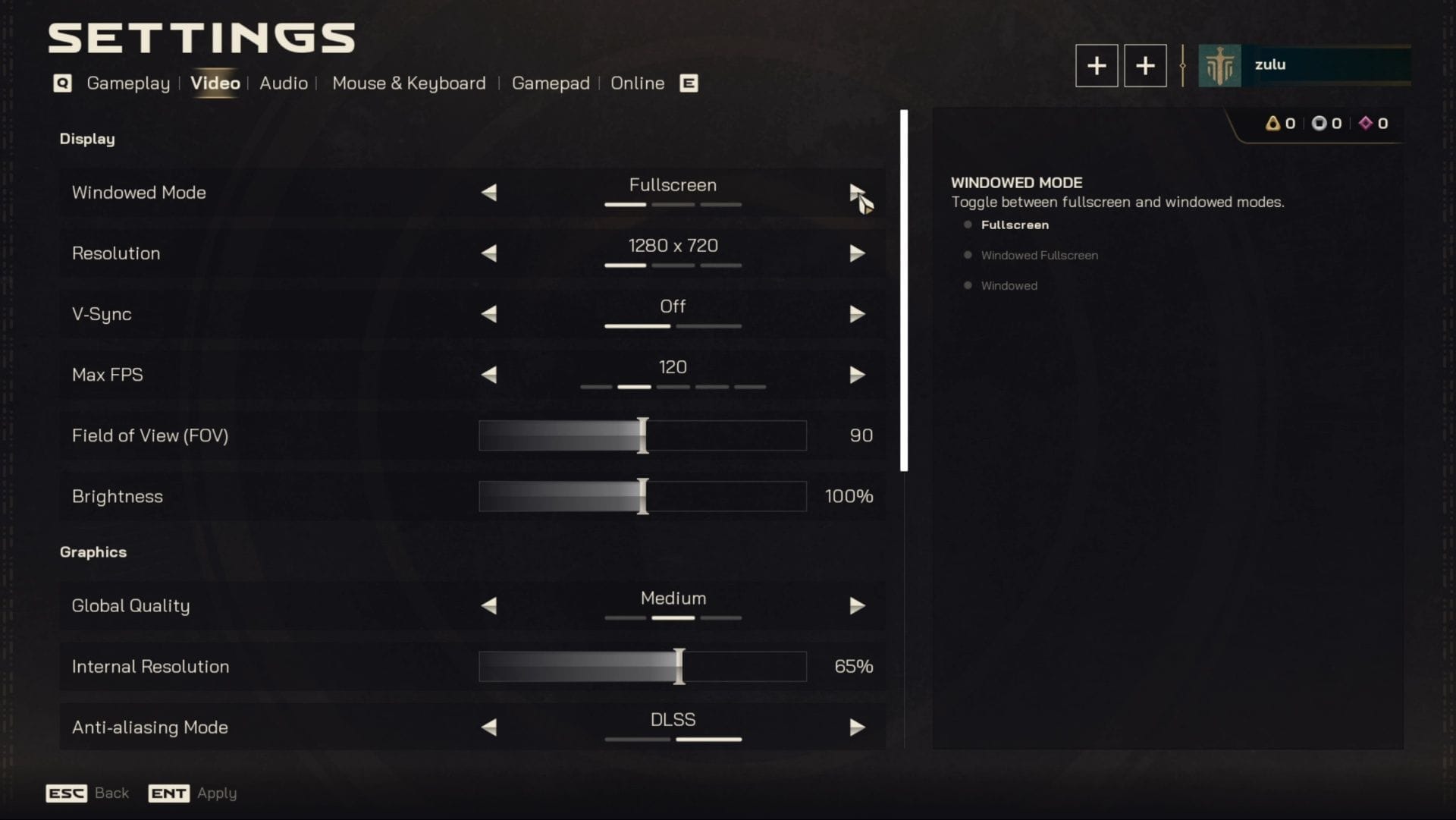Select the Fullscreen option for Windowed Mode

coord(1015,225)
